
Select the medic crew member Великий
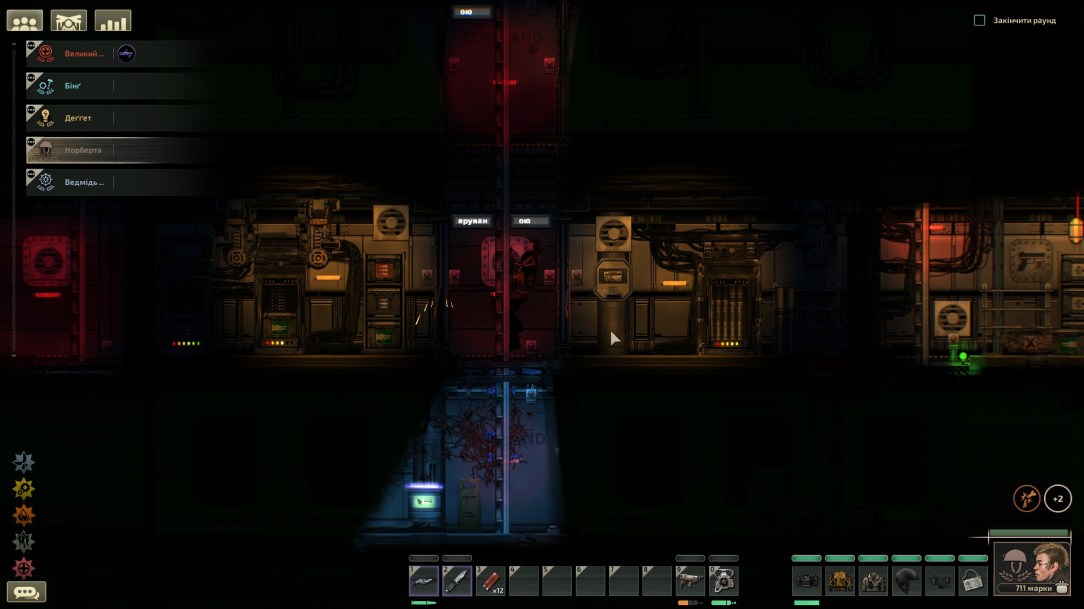click(x=85, y=54)
